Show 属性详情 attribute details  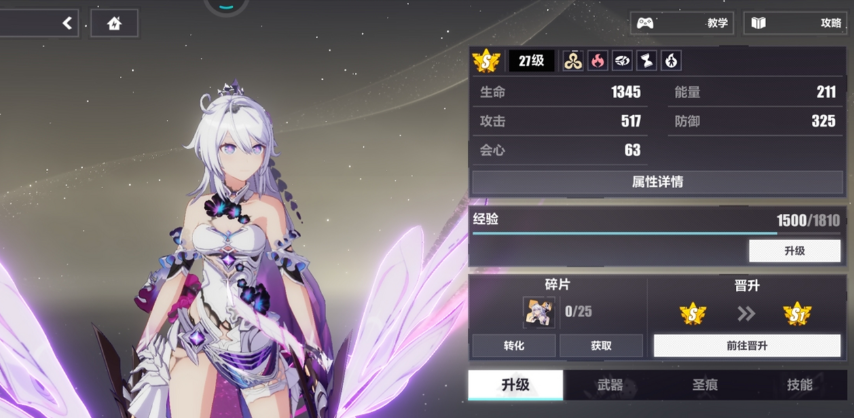click(x=657, y=182)
